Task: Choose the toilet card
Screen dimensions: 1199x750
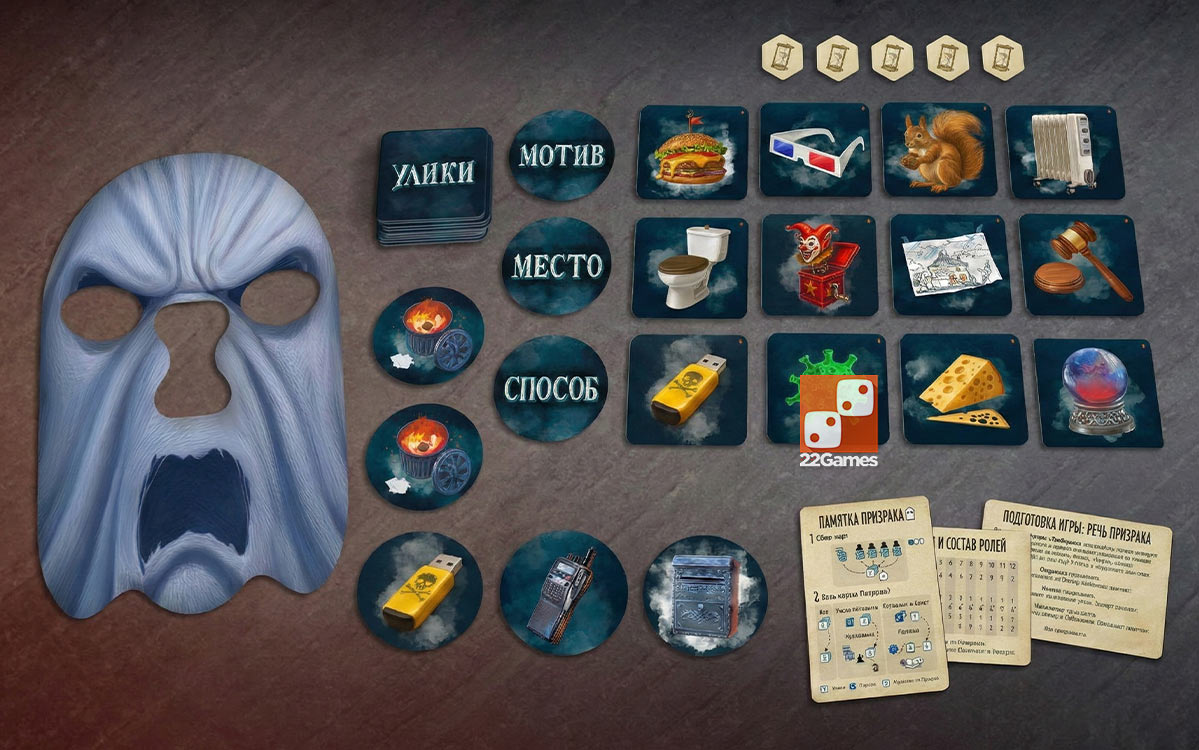Action: tap(688, 266)
